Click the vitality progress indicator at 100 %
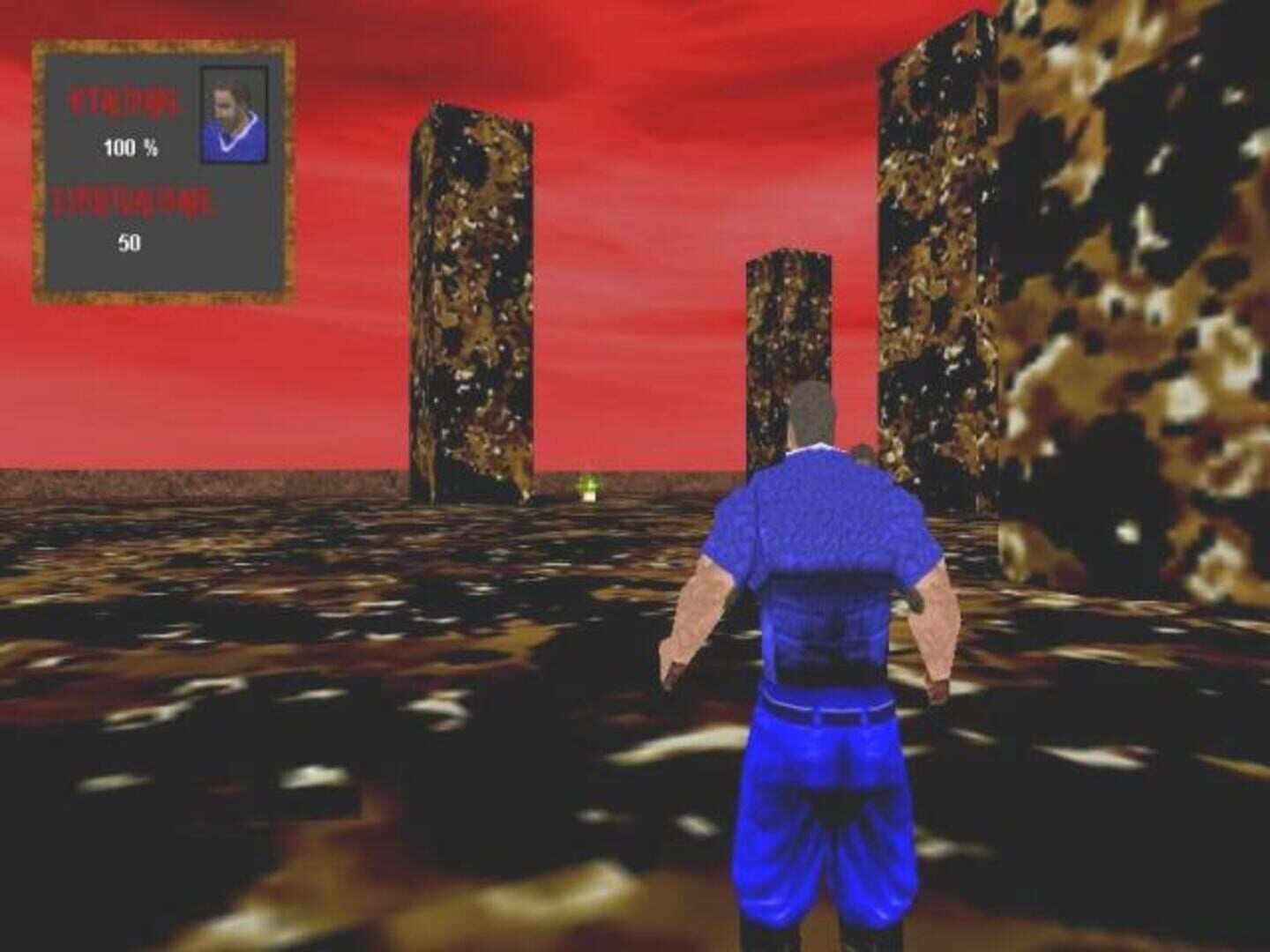This screenshot has width=1270, height=952. pos(129,150)
